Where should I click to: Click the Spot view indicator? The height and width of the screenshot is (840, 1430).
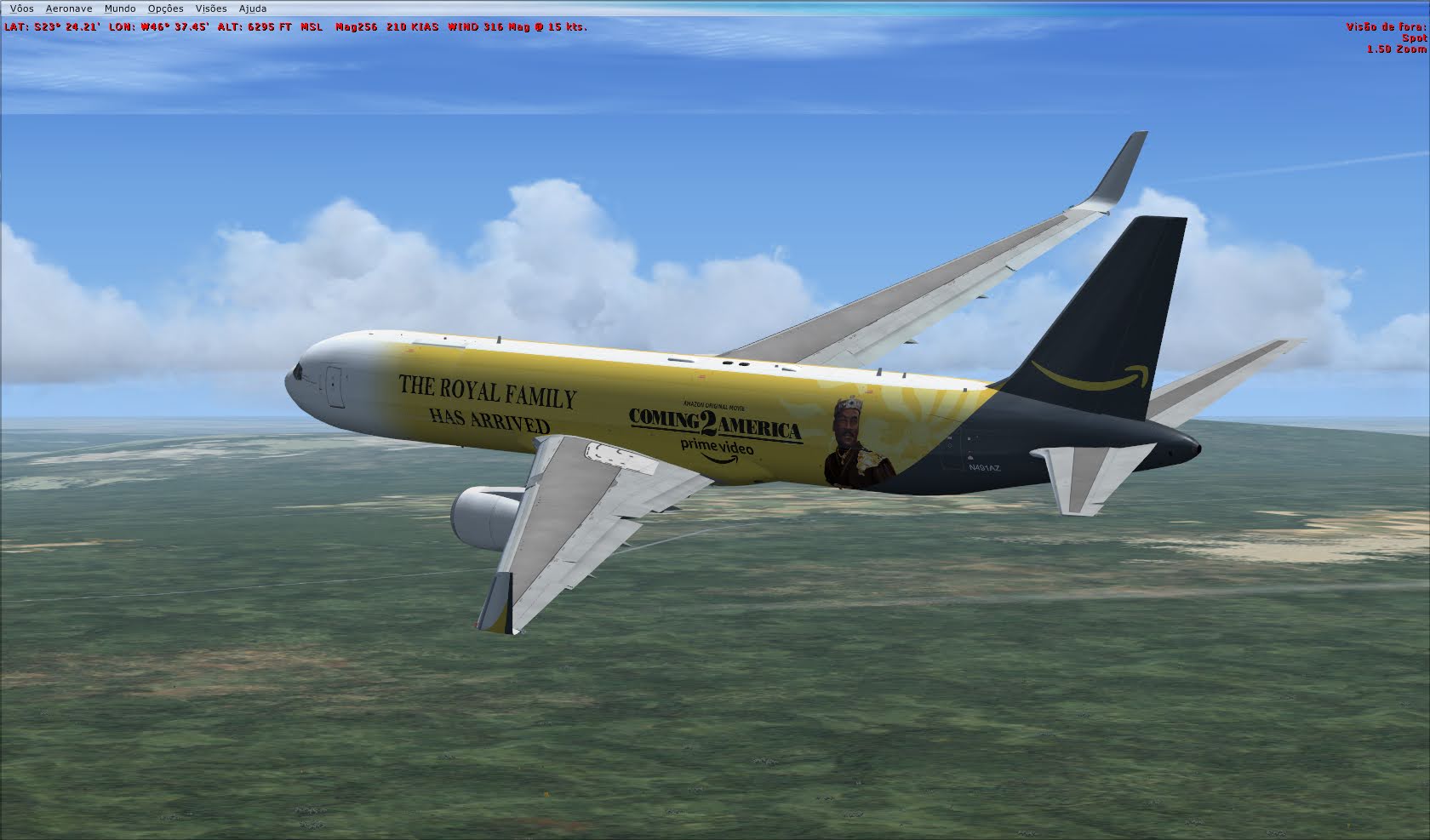click(1416, 38)
